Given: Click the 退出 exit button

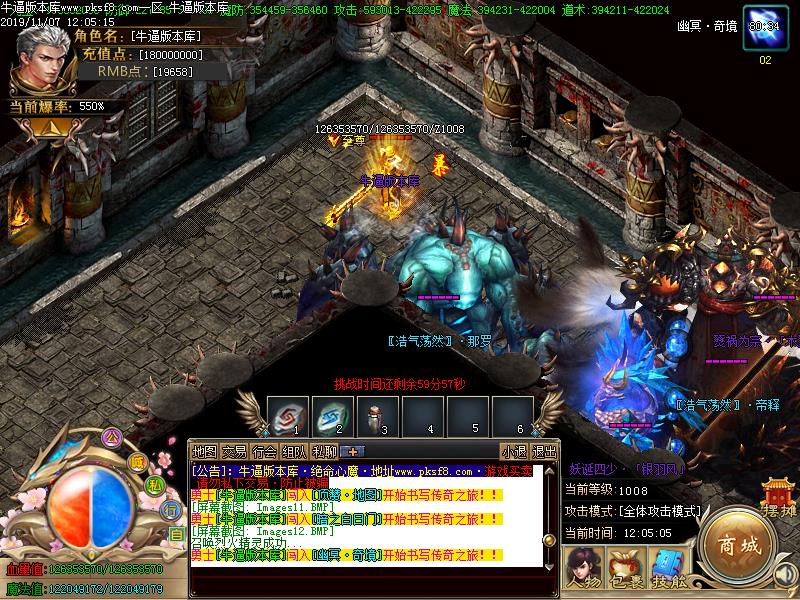Looking at the screenshot, I should [x=544, y=451].
